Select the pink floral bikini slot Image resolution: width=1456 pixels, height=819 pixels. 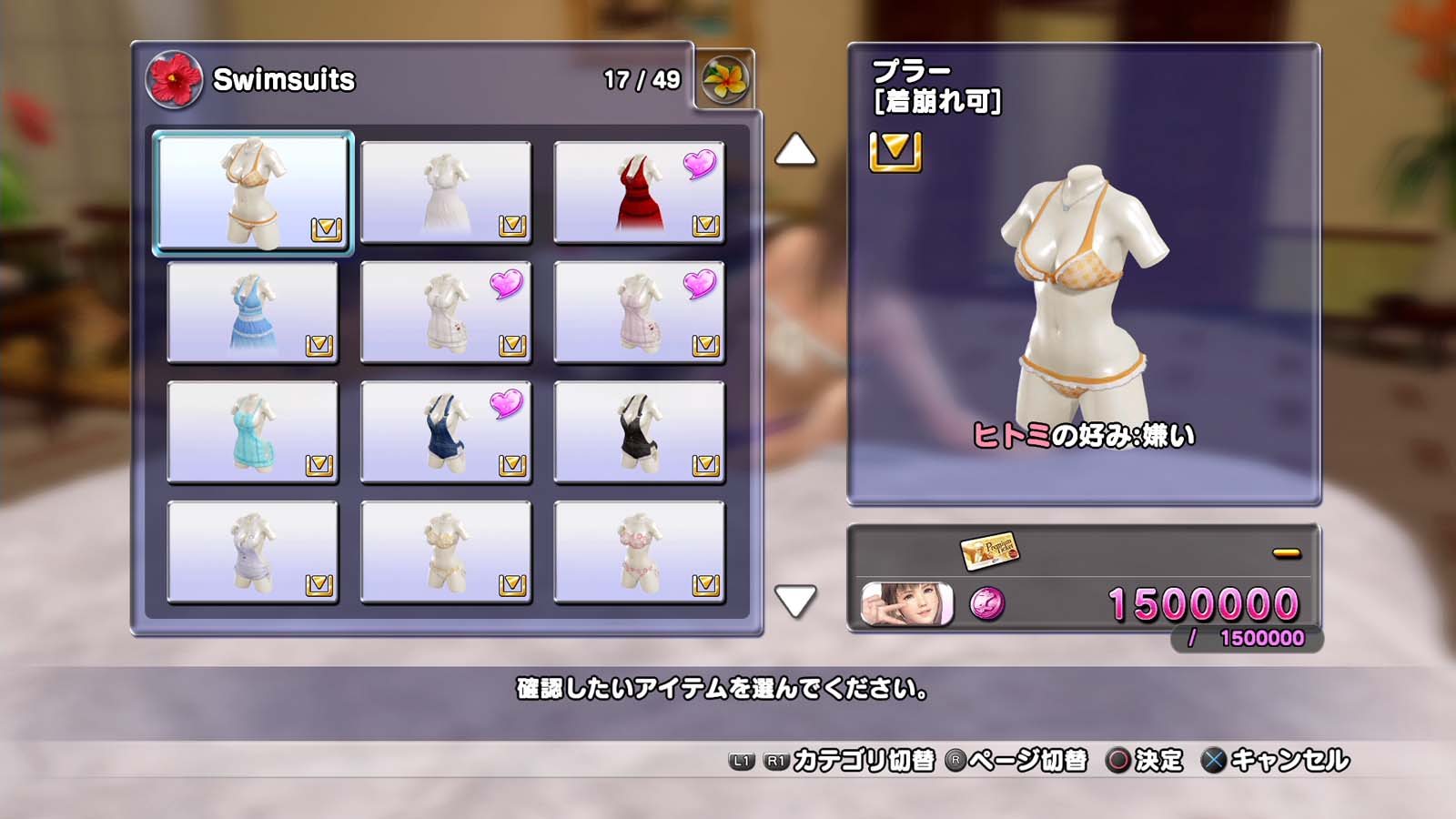pyautogui.click(x=639, y=552)
